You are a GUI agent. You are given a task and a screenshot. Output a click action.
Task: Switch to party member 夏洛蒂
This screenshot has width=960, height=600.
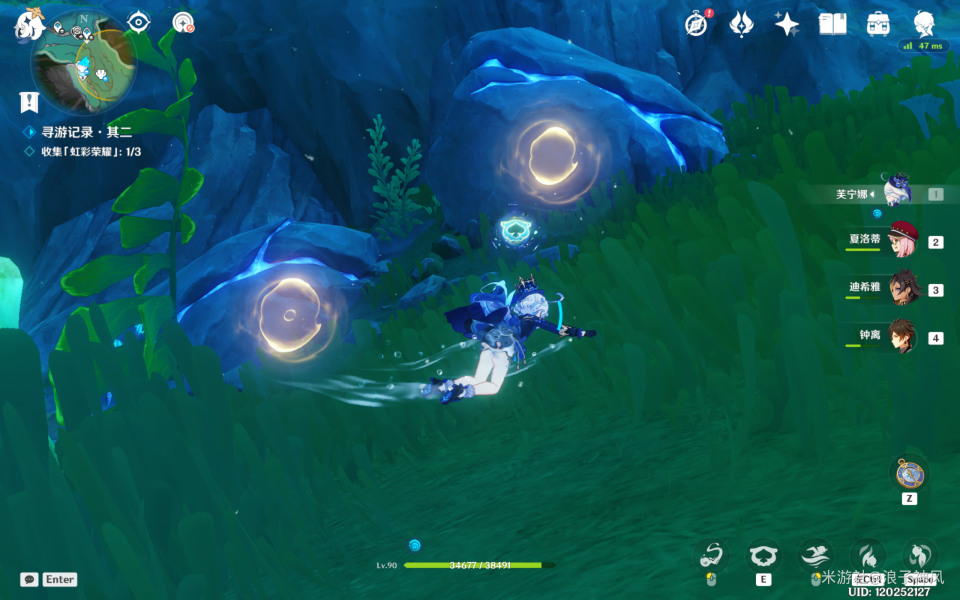tap(902, 239)
